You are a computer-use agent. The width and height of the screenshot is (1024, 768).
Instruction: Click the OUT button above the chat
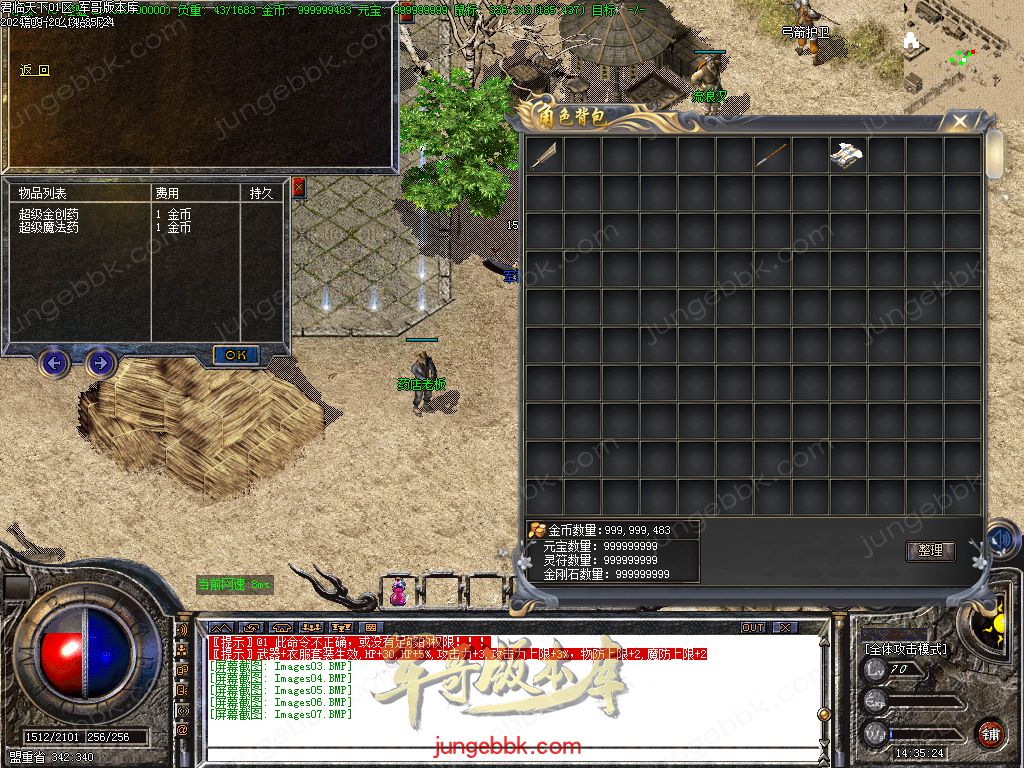click(753, 628)
